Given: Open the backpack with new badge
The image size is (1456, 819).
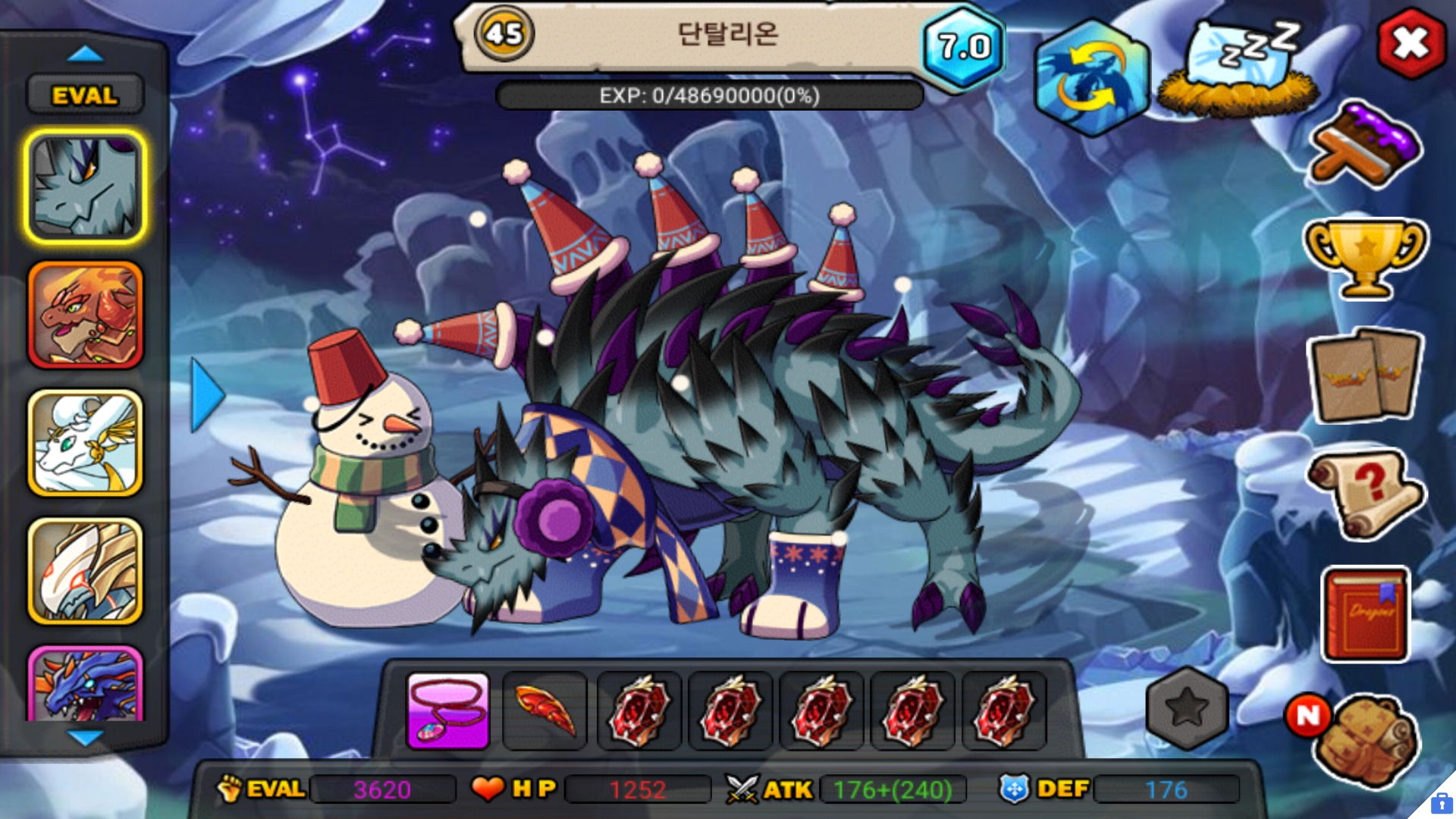Looking at the screenshot, I should (1365, 739).
